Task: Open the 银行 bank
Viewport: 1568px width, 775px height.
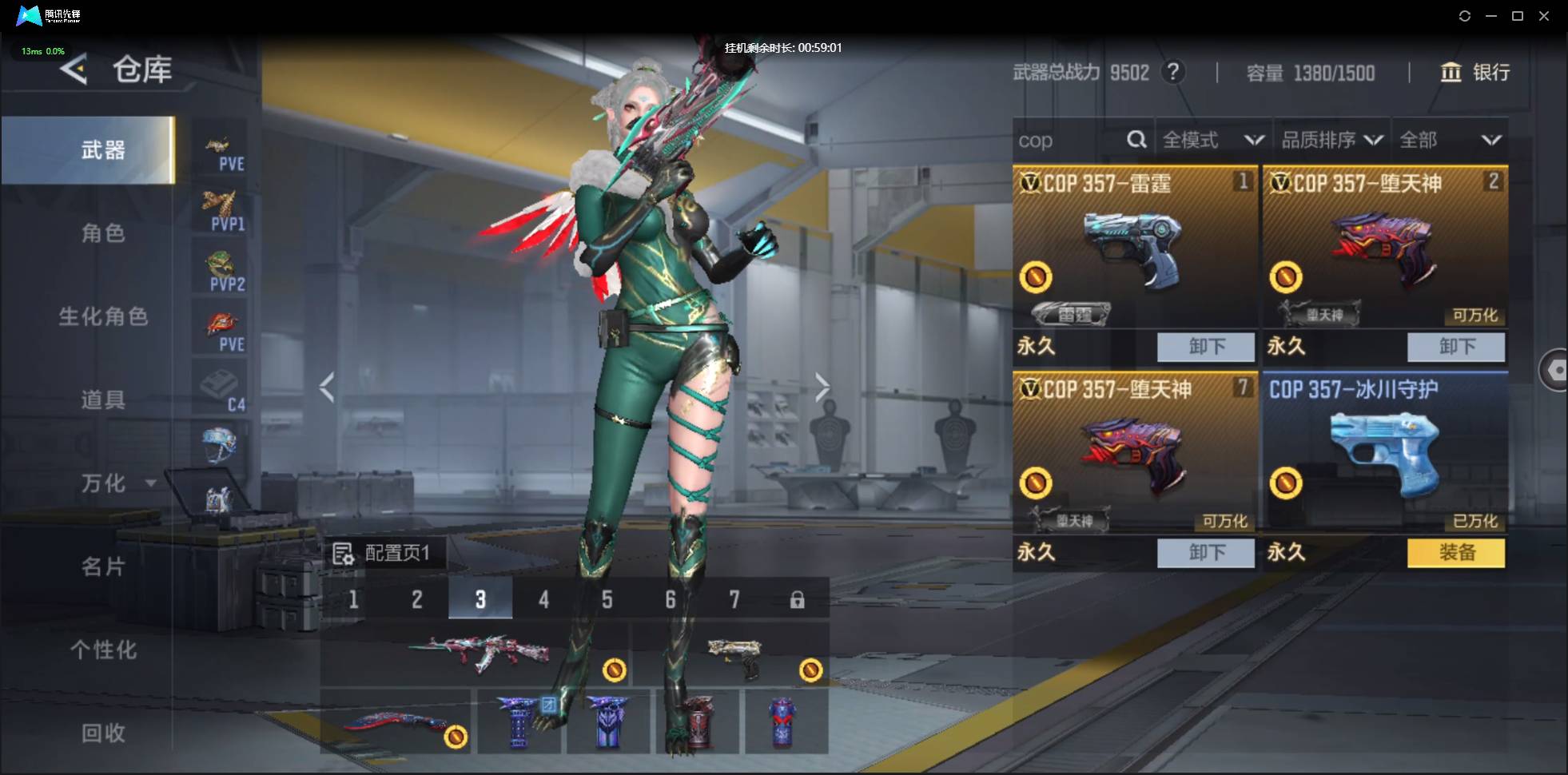Action: pyautogui.click(x=1475, y=73)
